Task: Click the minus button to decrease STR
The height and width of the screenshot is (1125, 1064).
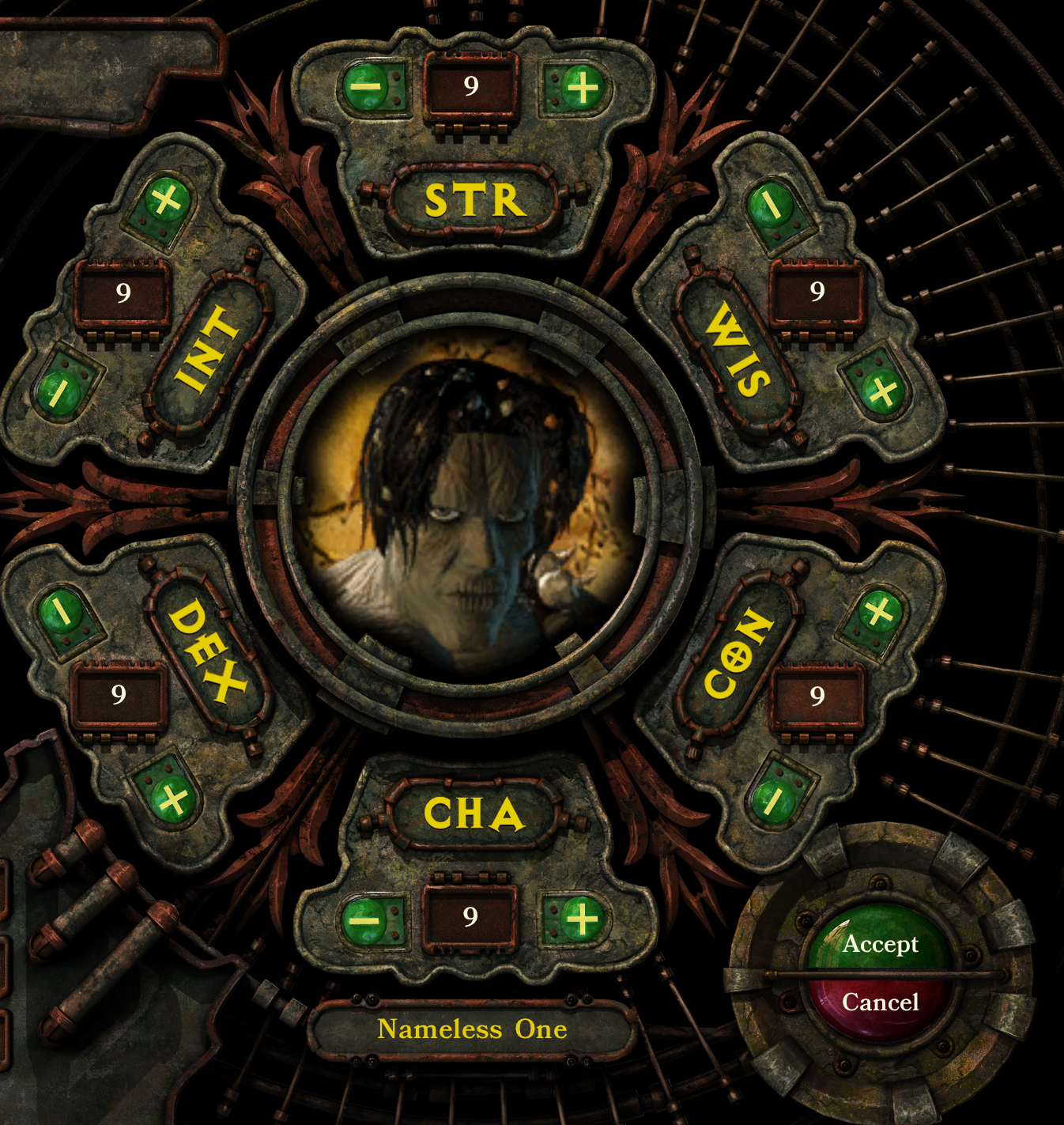Action: tap(368, 87)
